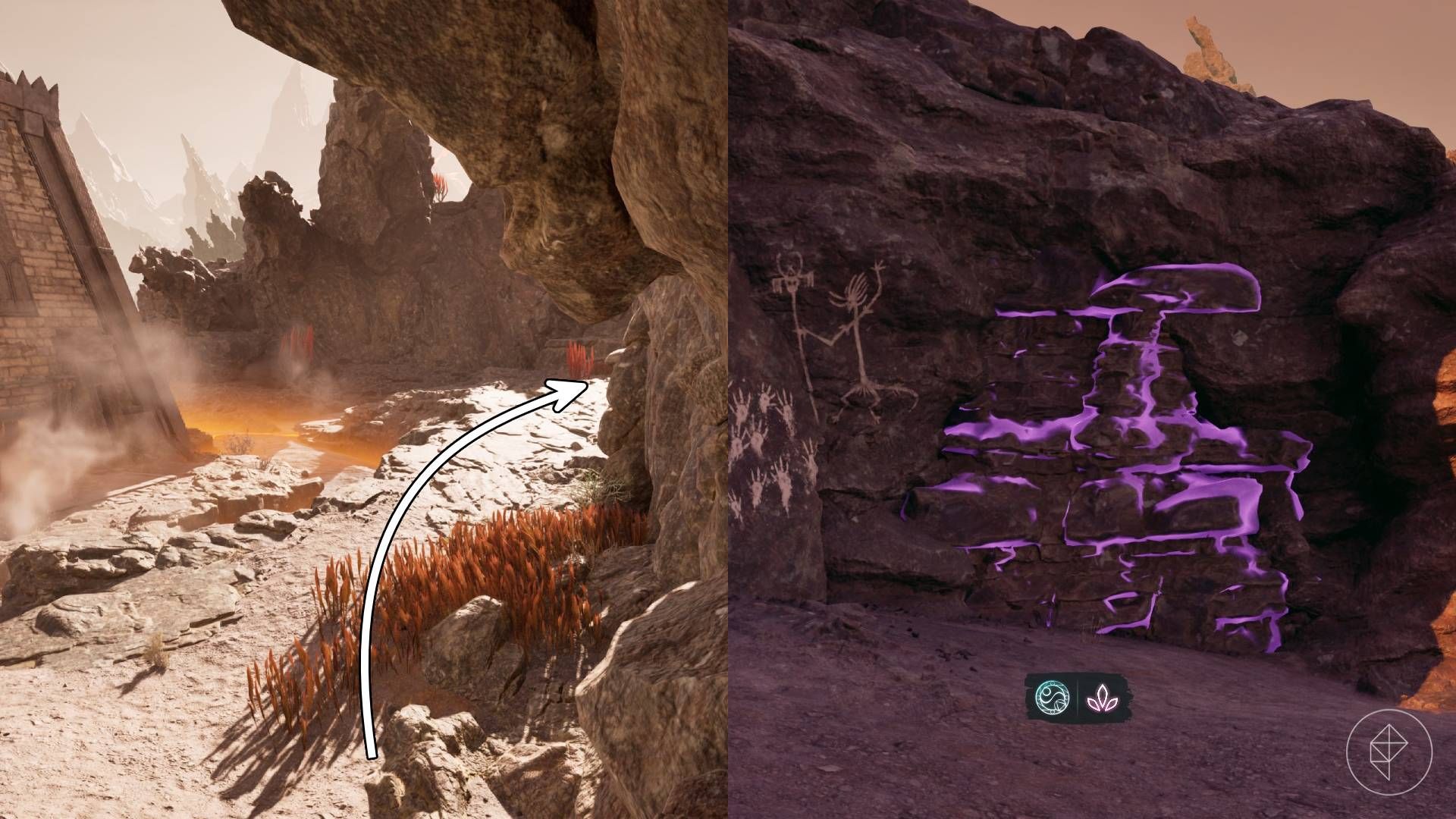Switch to the left screenshot panel
Viewport: 1456px width, 819px height.
pyautogui.click(x=364, y=409)
